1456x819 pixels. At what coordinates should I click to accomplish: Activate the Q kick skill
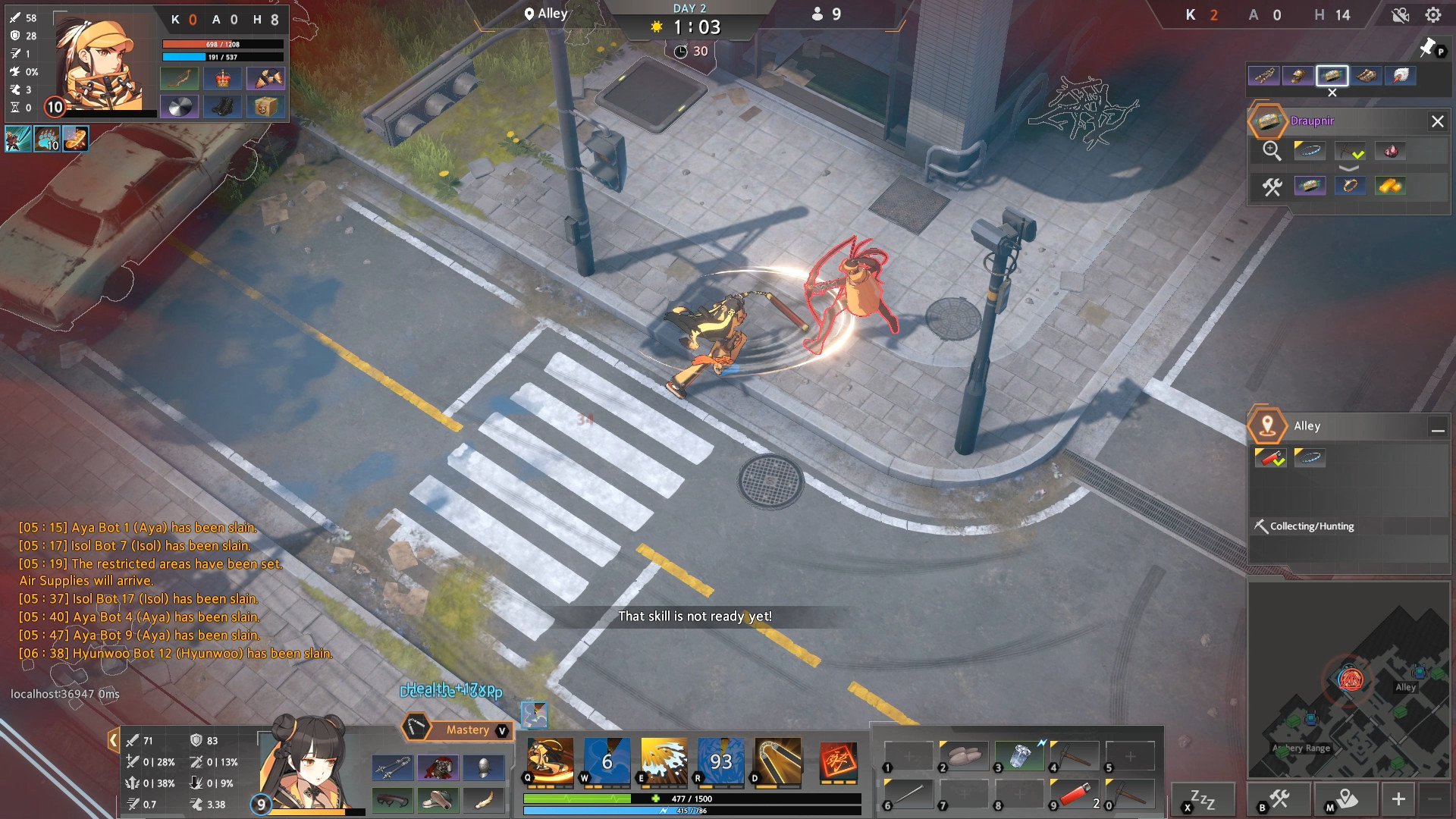coord(550,760)
